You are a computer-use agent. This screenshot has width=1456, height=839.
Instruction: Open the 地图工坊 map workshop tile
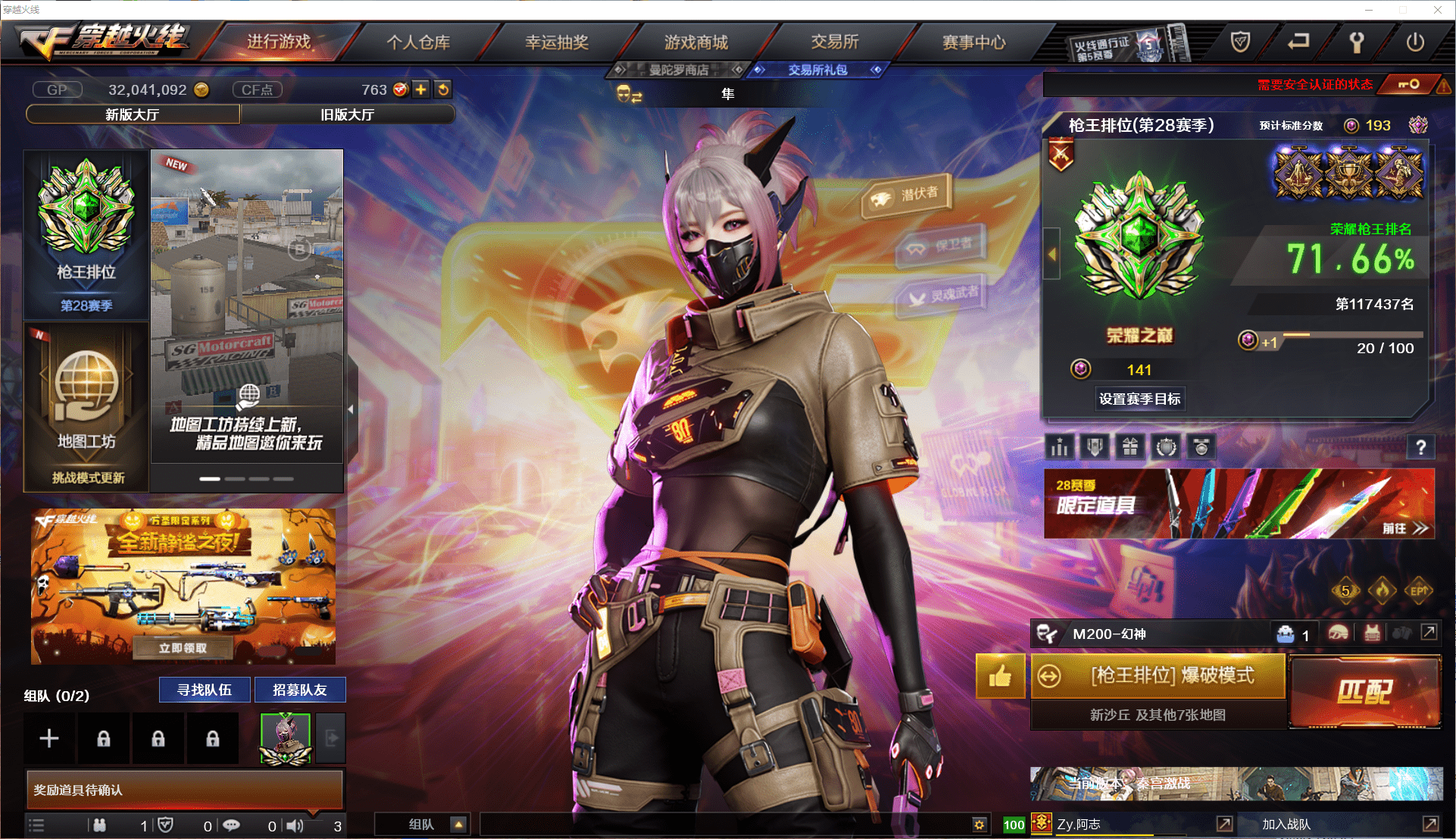(x=86, y=405)
